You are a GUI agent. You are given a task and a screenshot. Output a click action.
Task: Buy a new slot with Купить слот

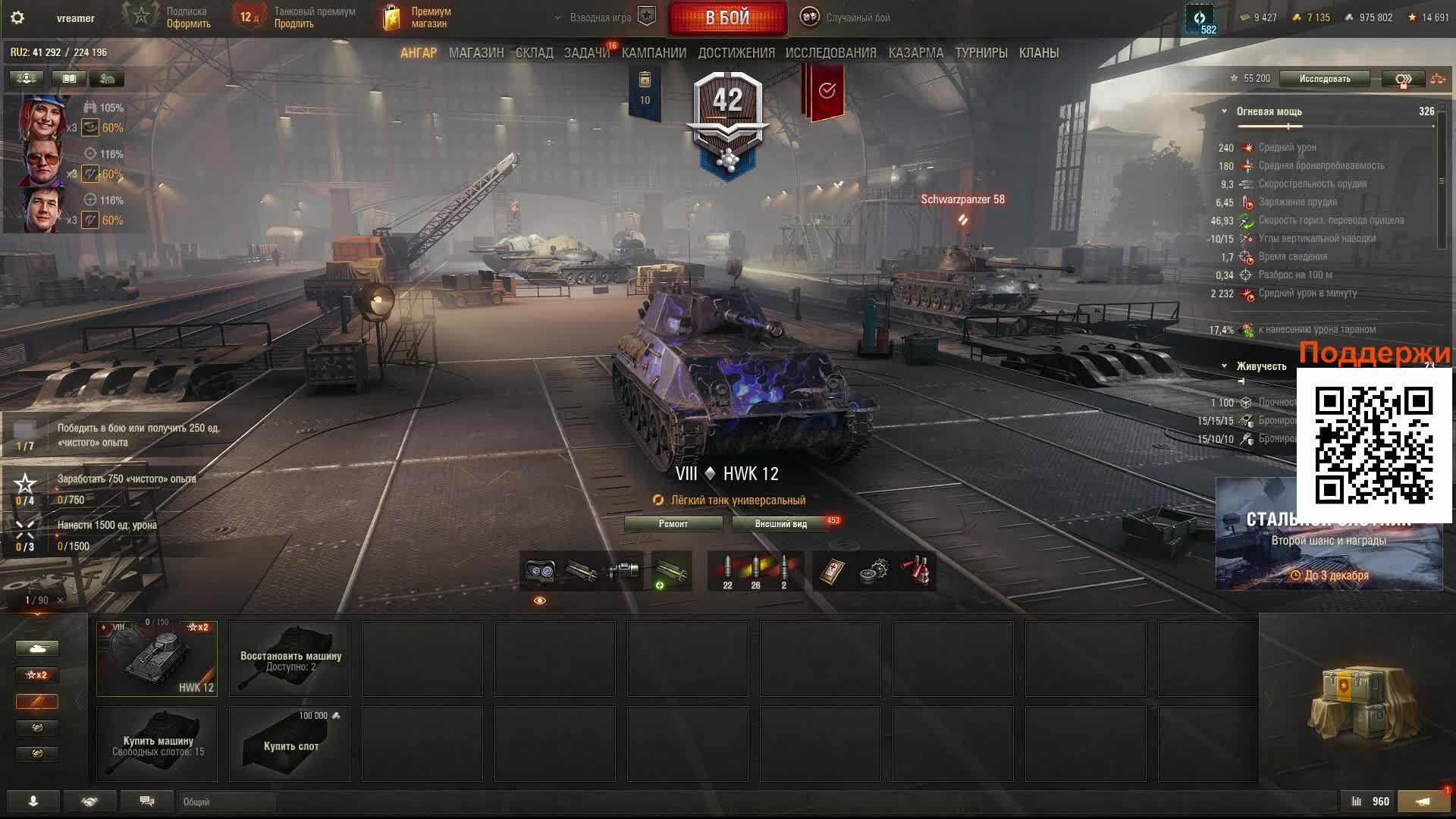tap(290, 744)
